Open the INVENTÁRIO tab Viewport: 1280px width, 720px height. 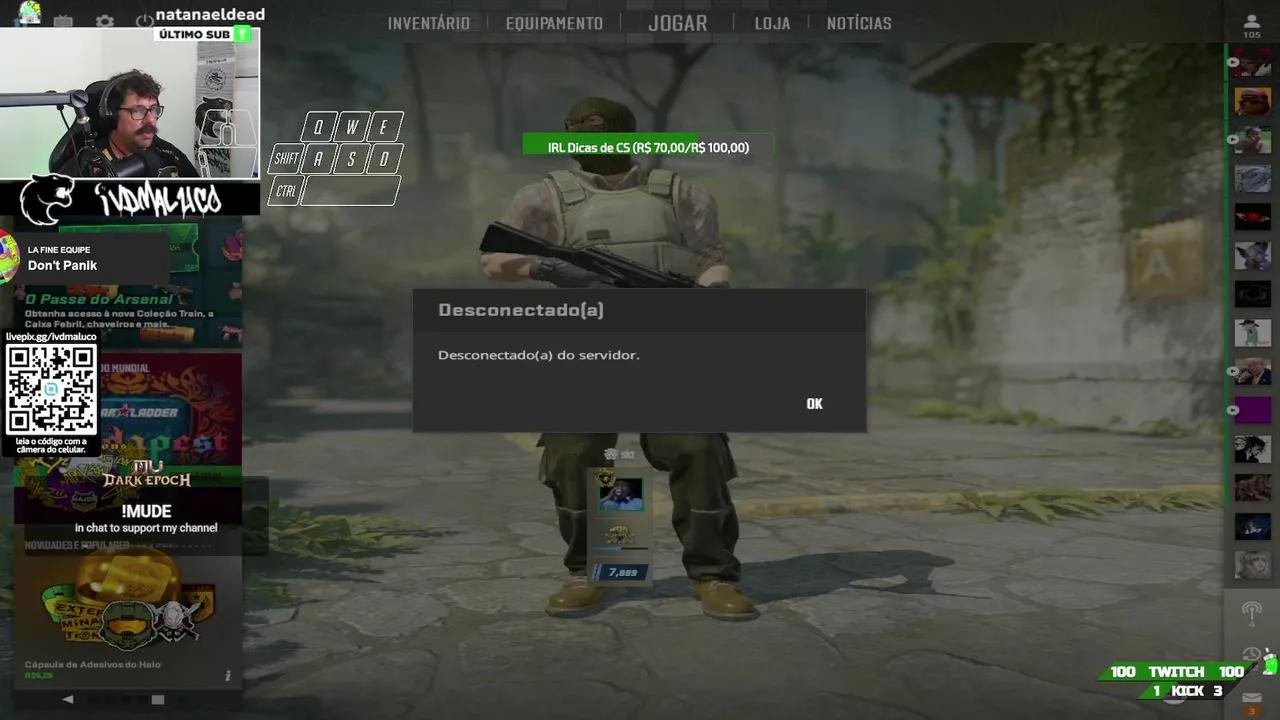429,22
